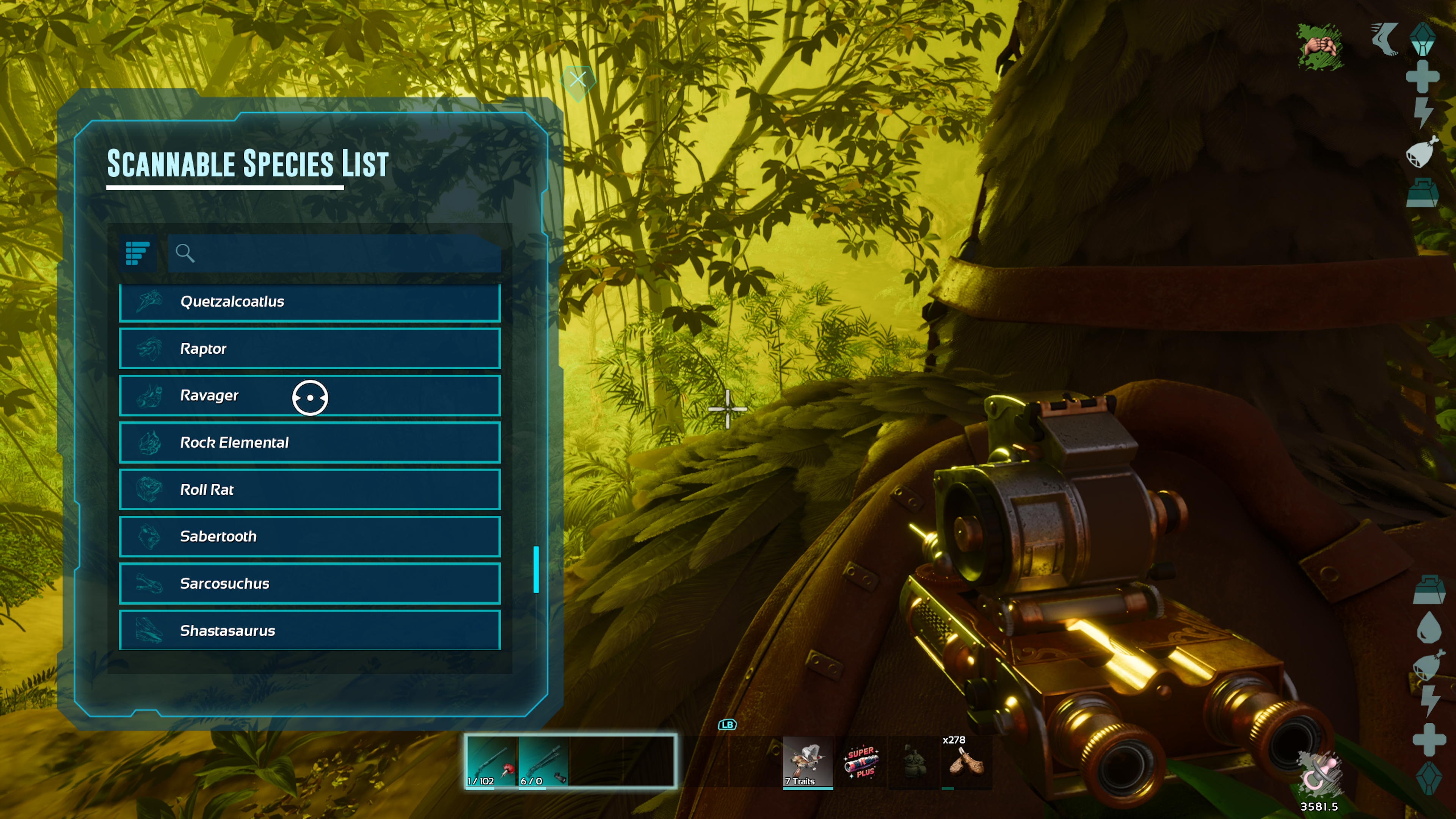Choose the Raptor entry
Screen dimensions: 1456x819
coord(310,349)
